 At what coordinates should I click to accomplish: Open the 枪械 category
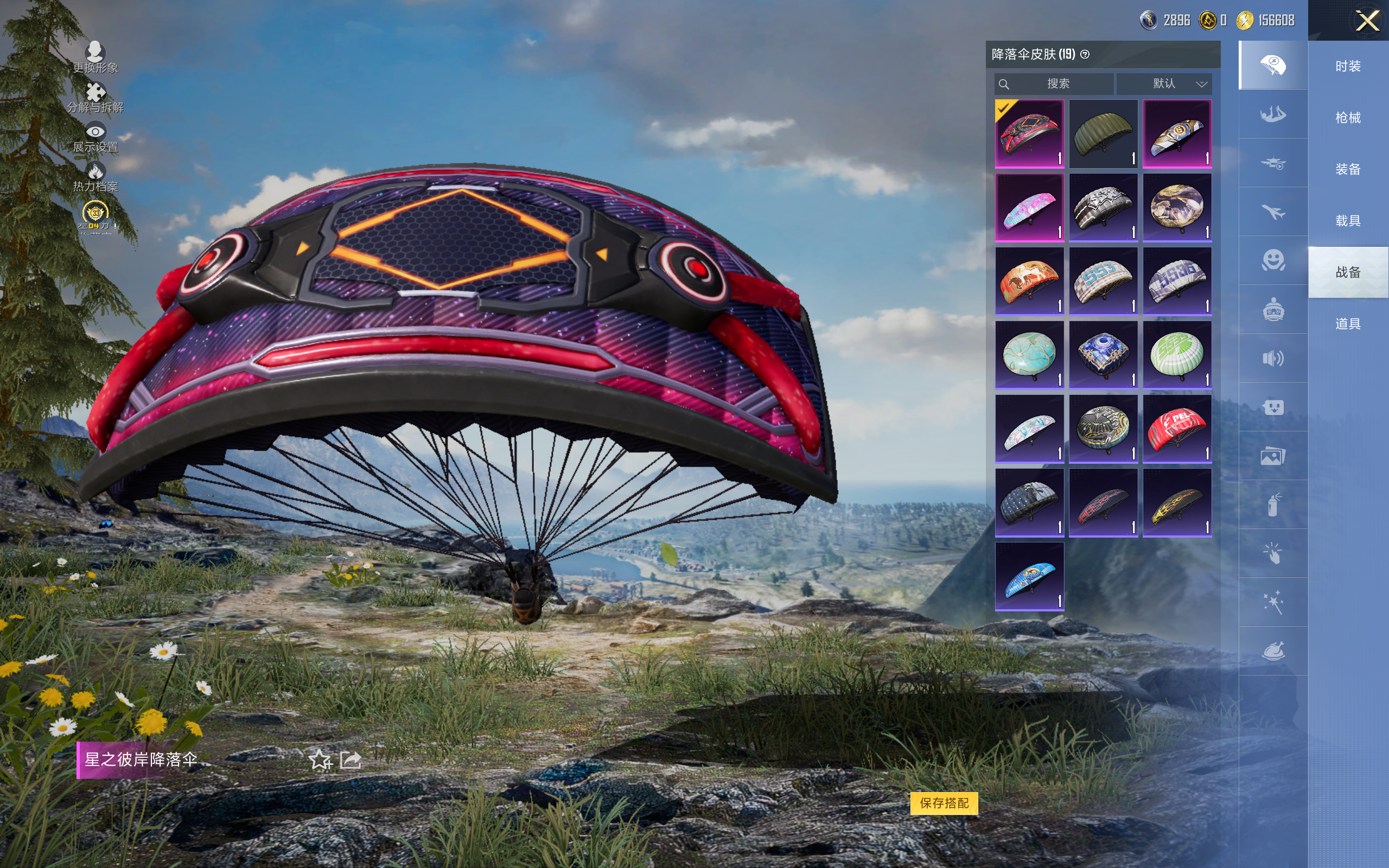coord(1348,118)
